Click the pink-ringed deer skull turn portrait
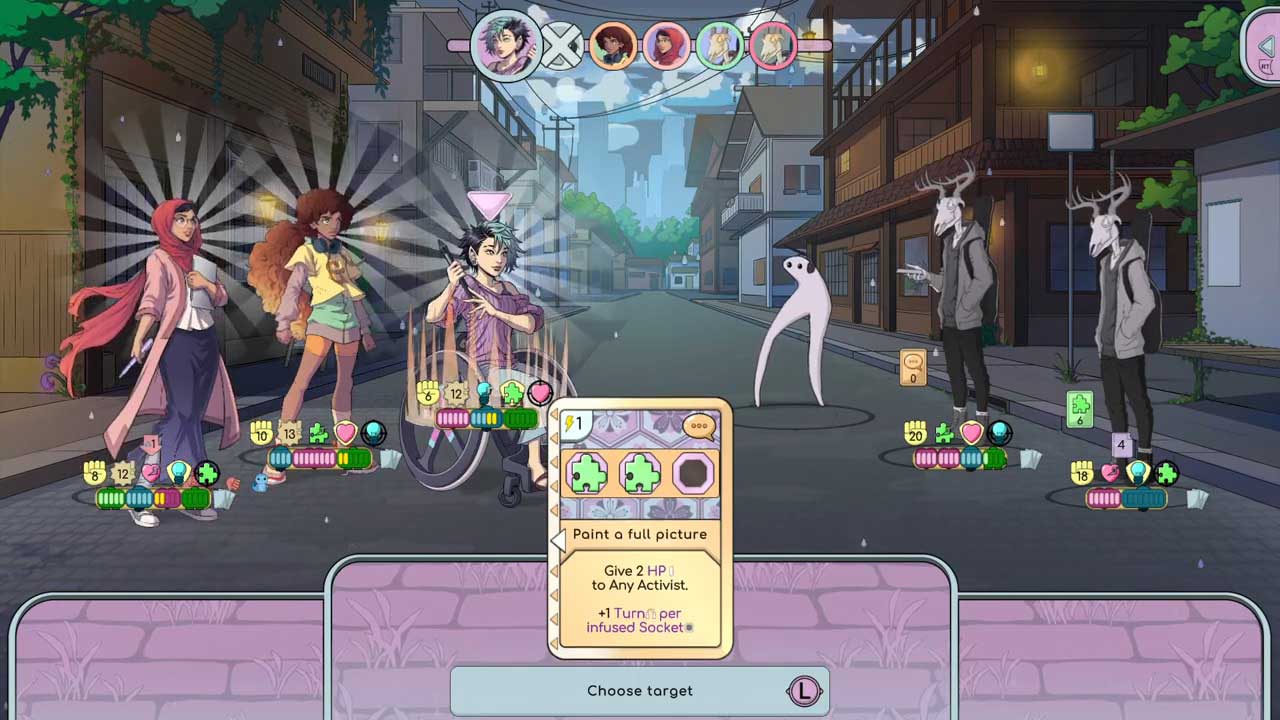This screenshot has height=720, width=1280. pyautogui.click(x=773, y=46)
